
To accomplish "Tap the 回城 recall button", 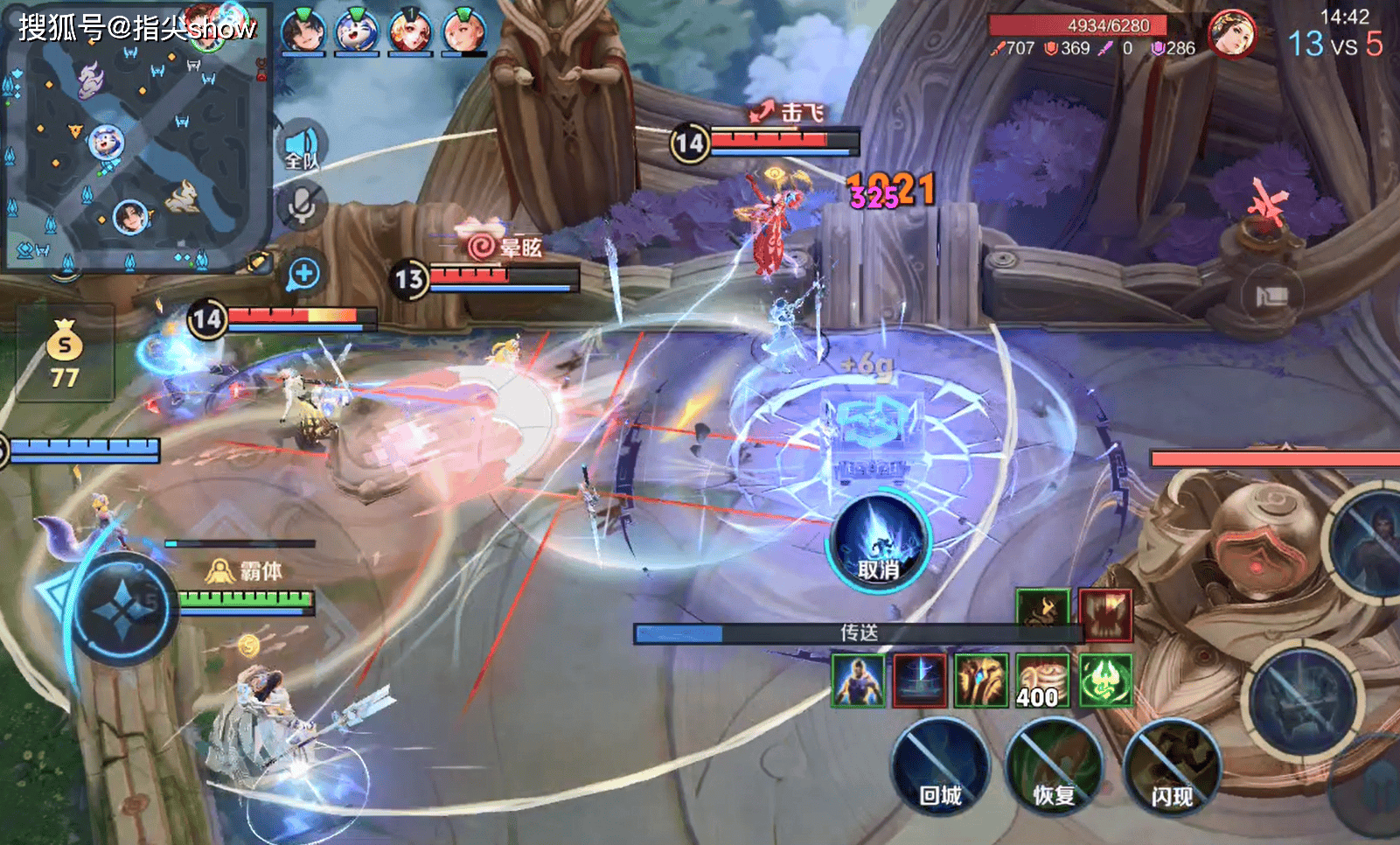I will click(940, 767).
